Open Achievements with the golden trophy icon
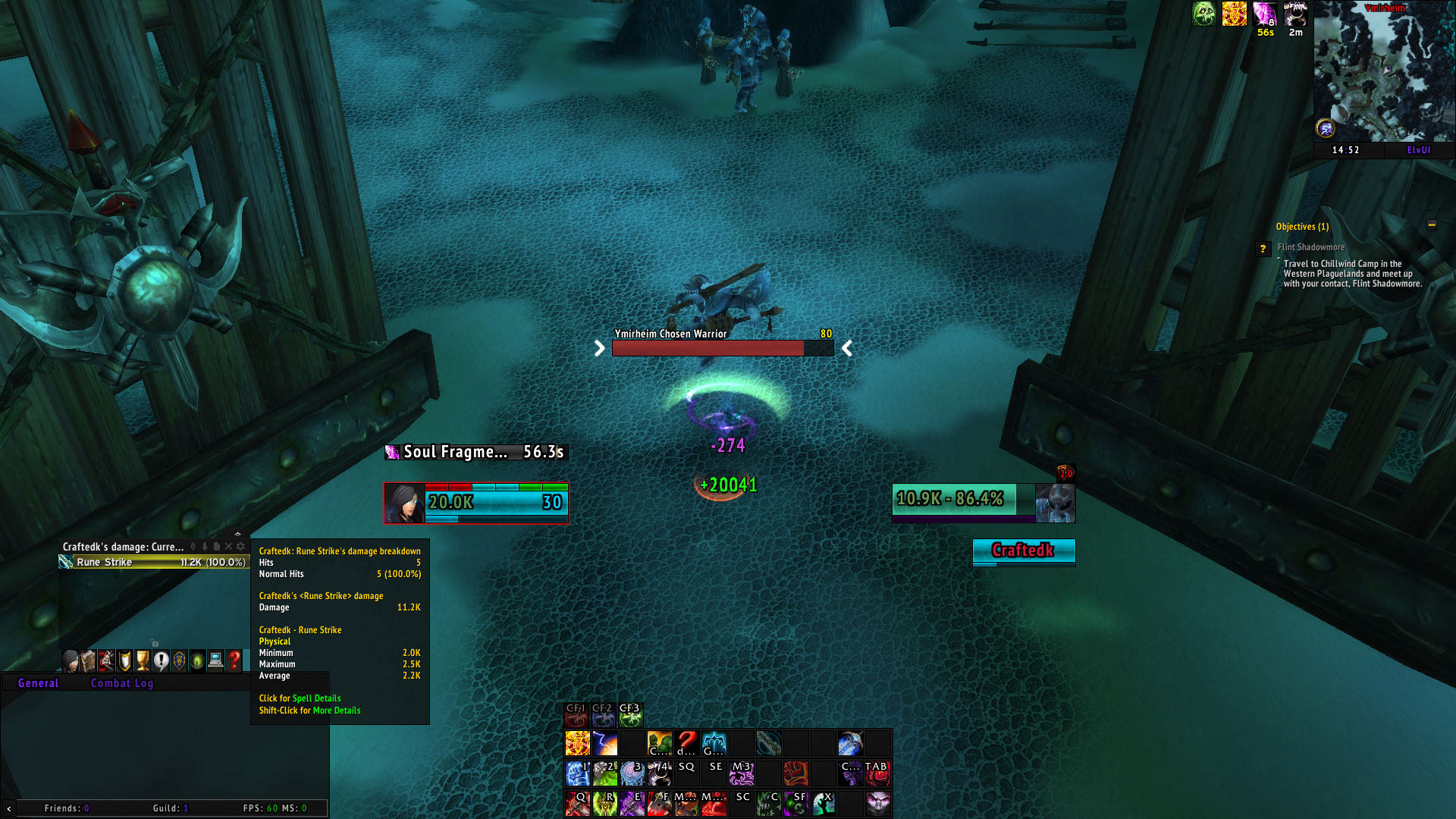 [x=143, y=660]
